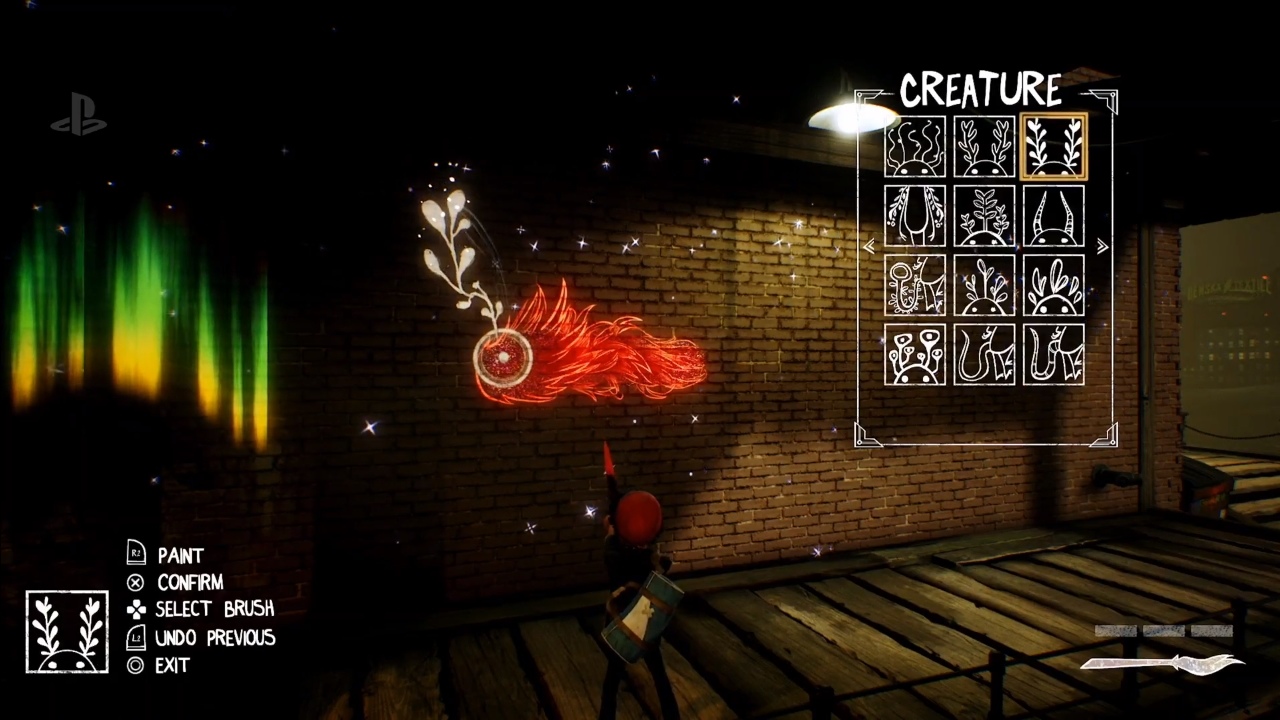Select the antler-horned creature brush
The width and height of the screenshot is (1280, 720).
click(x=985, y=147)
